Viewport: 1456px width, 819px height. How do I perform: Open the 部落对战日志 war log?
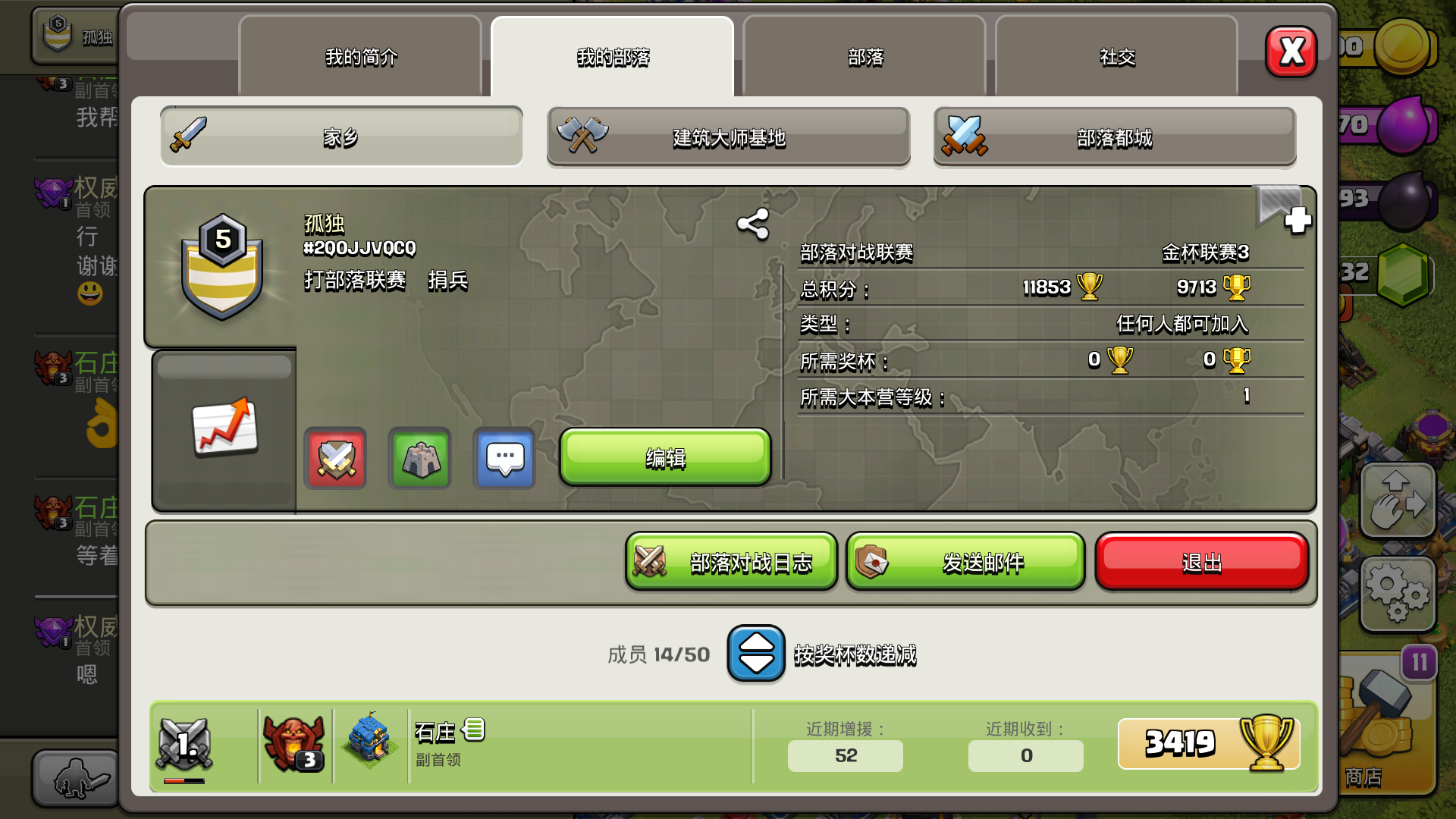point(730,562)
